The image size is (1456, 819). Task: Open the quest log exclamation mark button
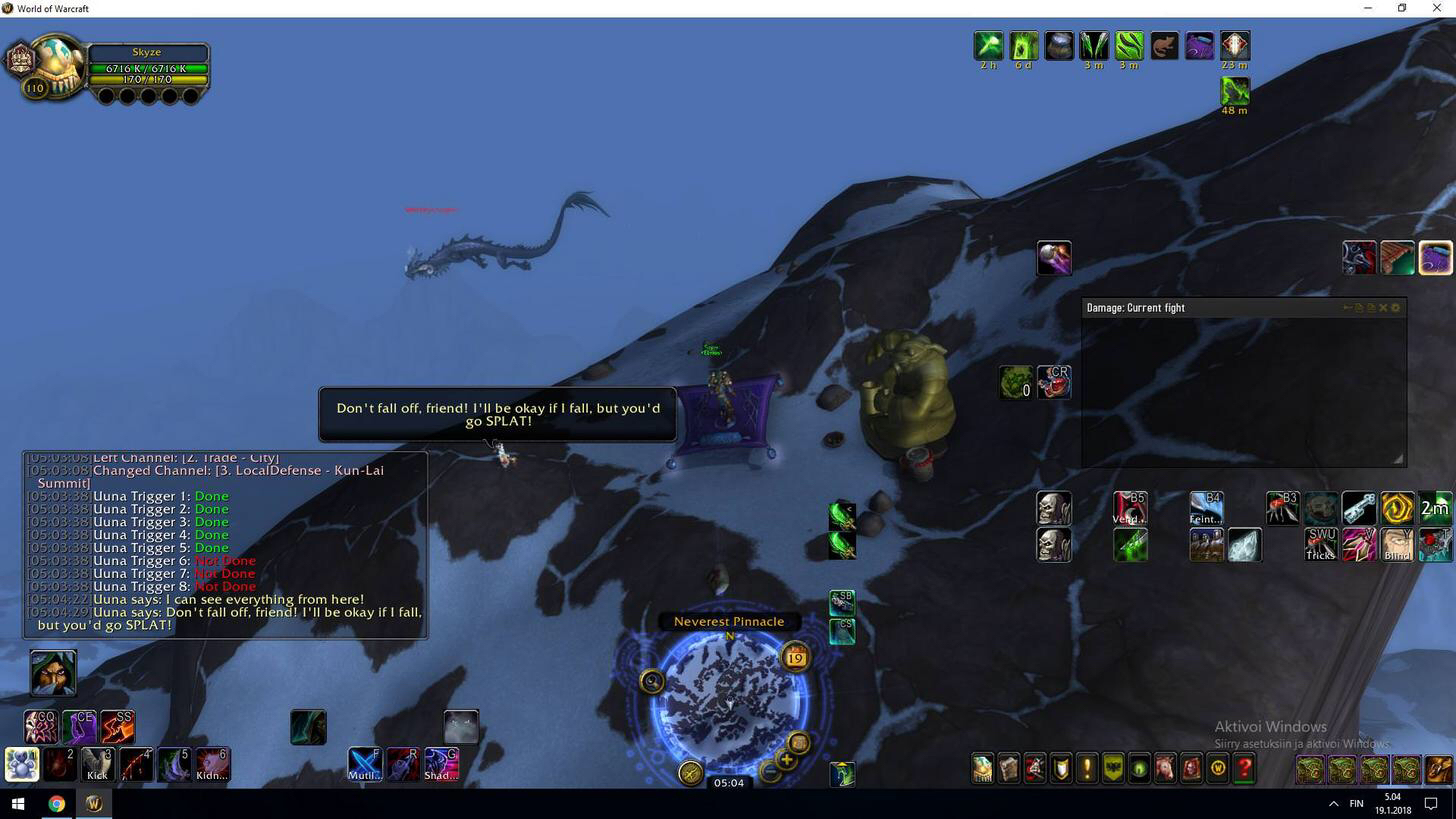pyautogui.click(x=1086, y=768)
